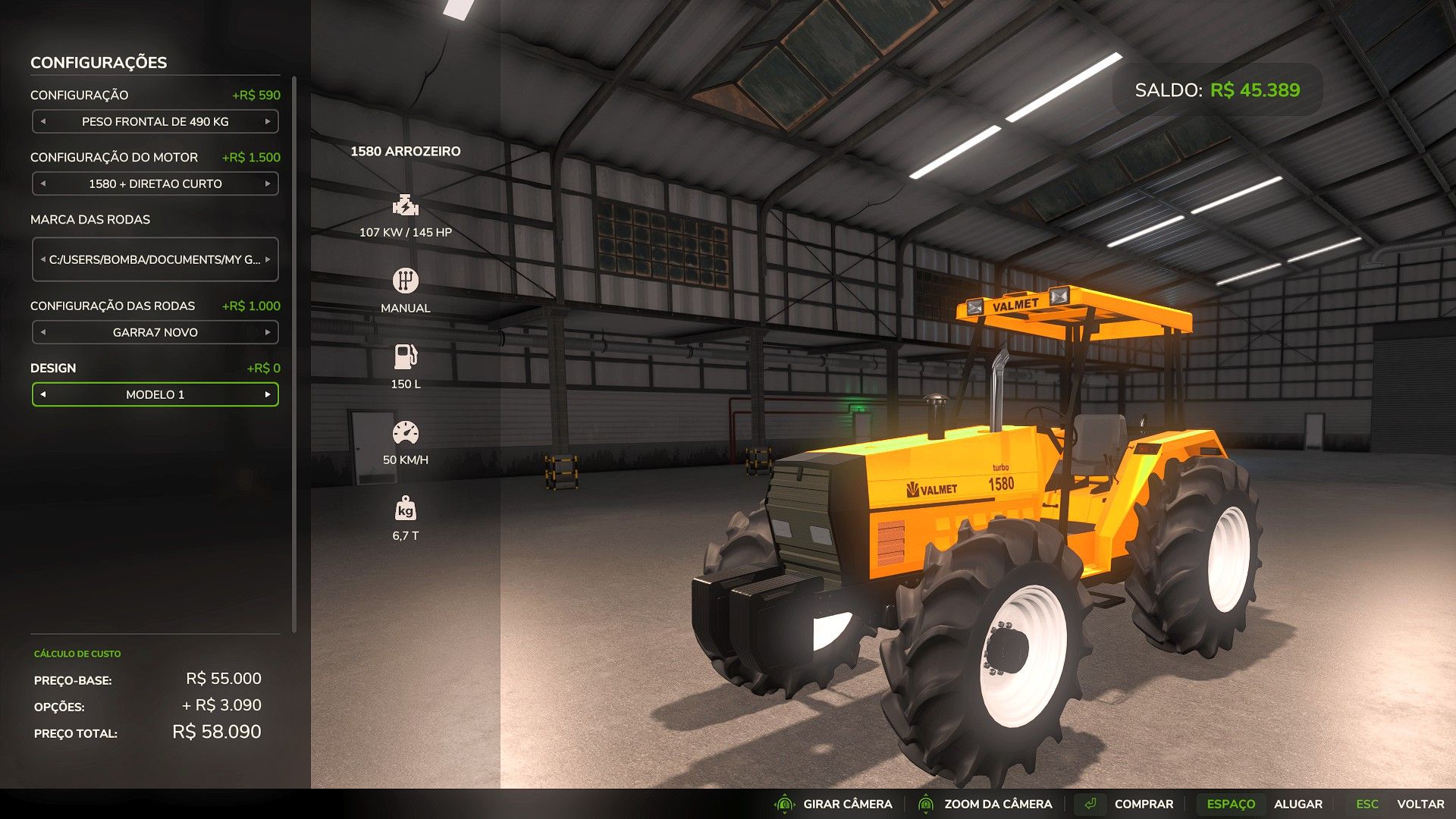Click next arrow on GARRA7 NOVO wheel configuration
Viewport: 1456px width, 819px height.
click(269, 332)
